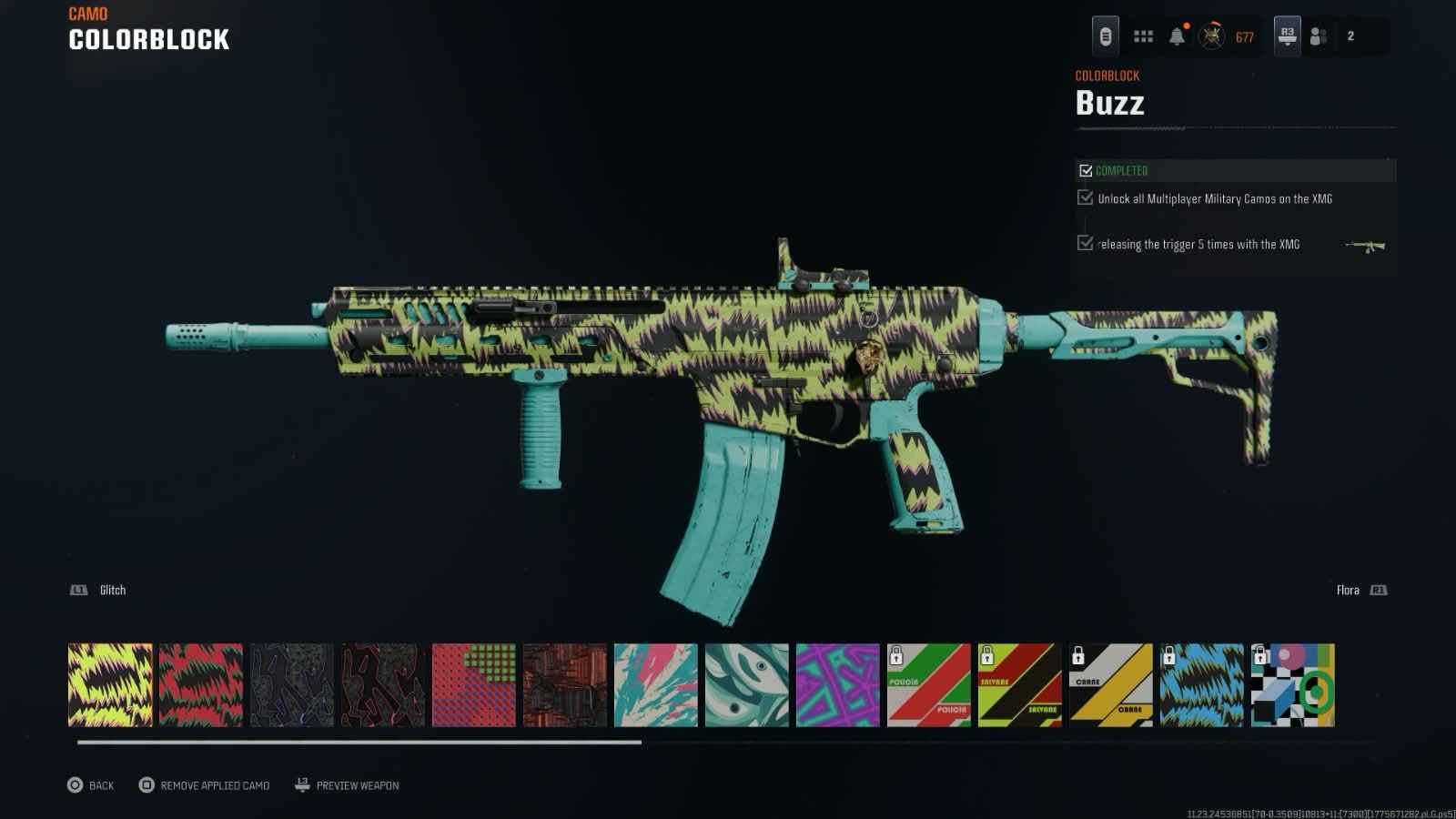This screenshot has height=819, width=1456.
Task: Select the locked yellow and white Crane camo
Action: 1111,685
